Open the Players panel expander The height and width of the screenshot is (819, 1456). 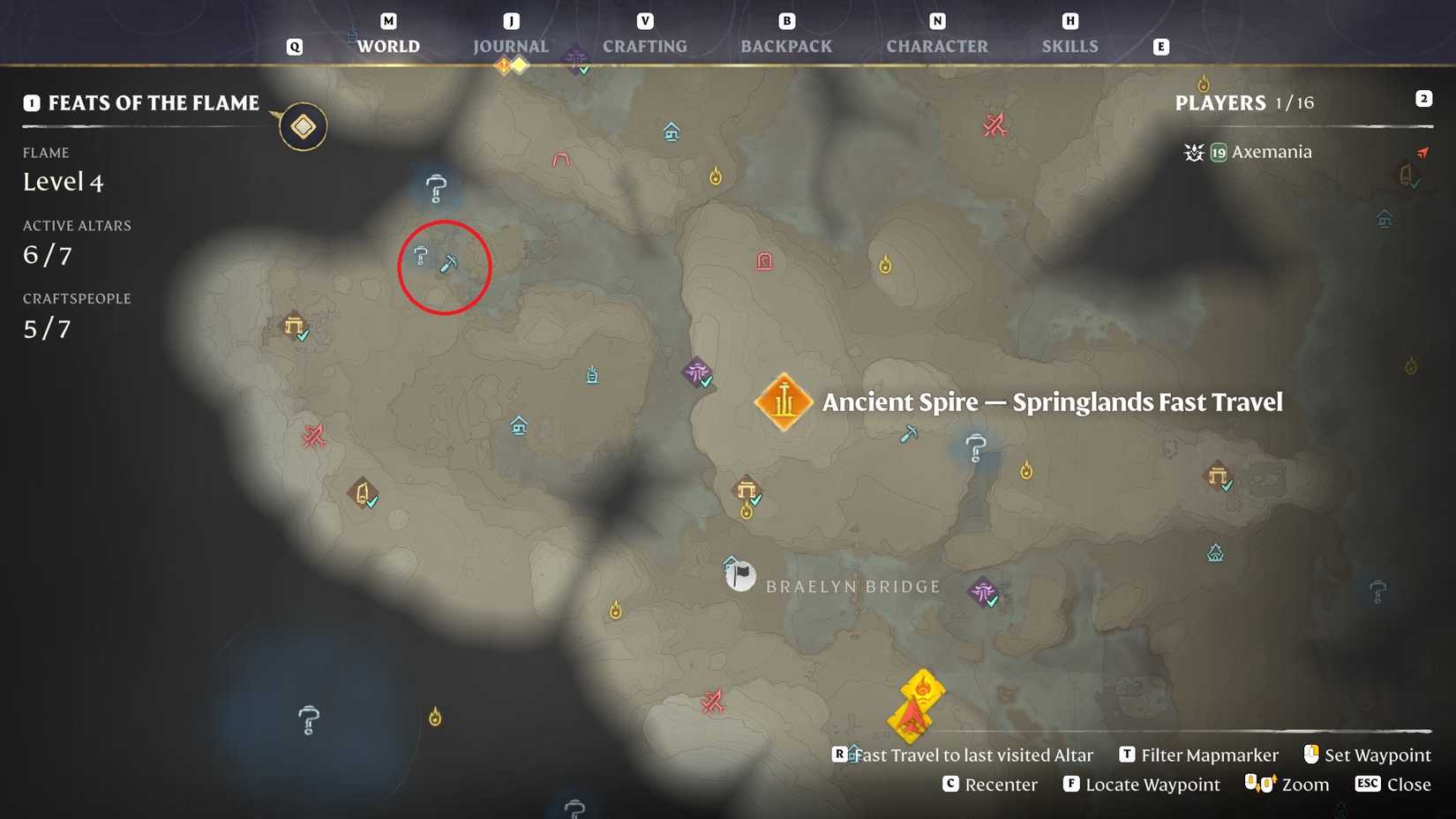[1424, 99]
